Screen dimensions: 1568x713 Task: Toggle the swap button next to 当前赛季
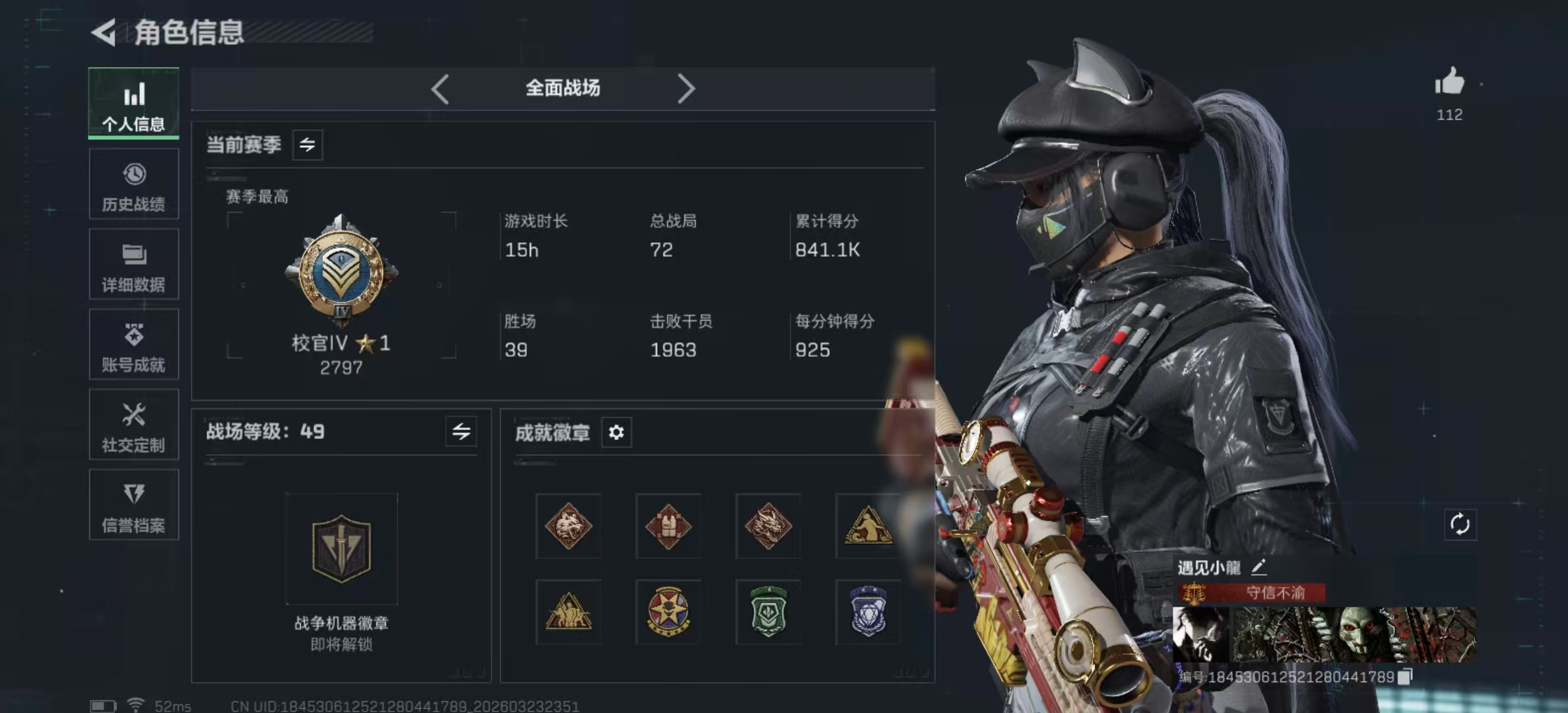pyautogui.click(x=308, y=145)
